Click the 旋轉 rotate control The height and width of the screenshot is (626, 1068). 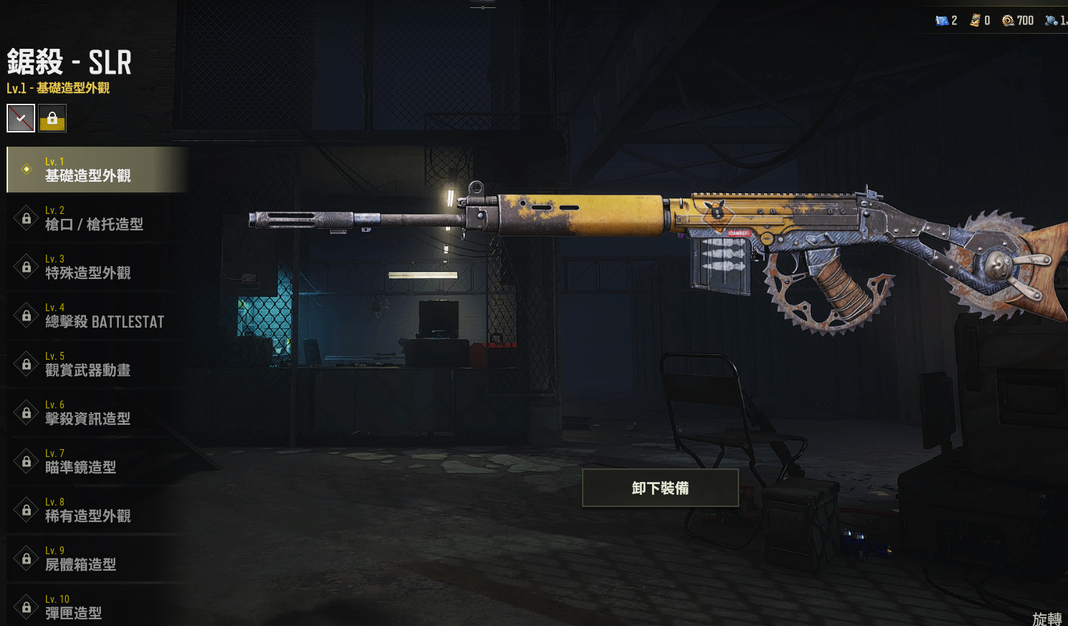(1047, 618)
